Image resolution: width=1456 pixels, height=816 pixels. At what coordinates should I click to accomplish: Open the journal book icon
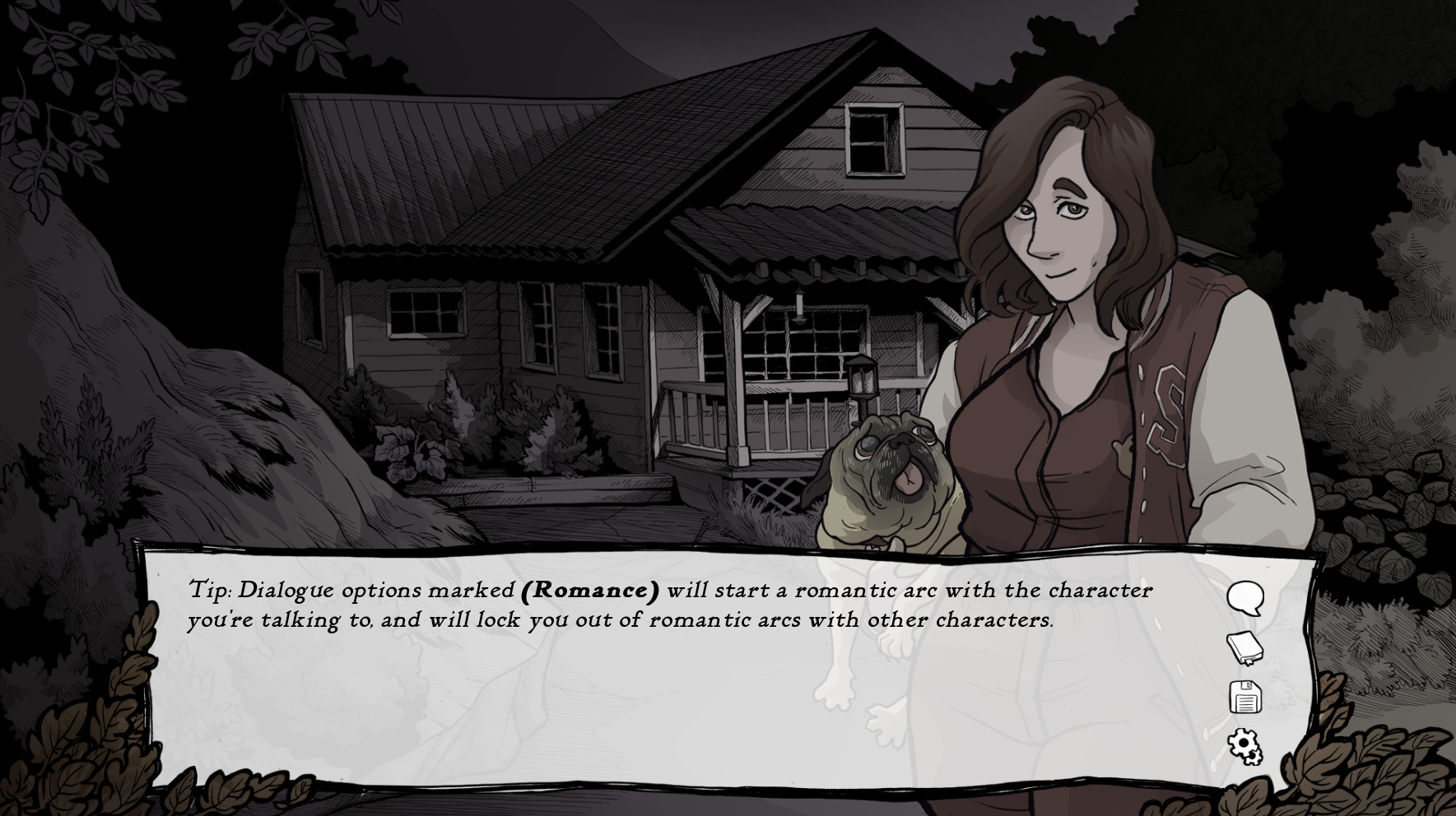pyautogui.click(x=1244, y=647)
